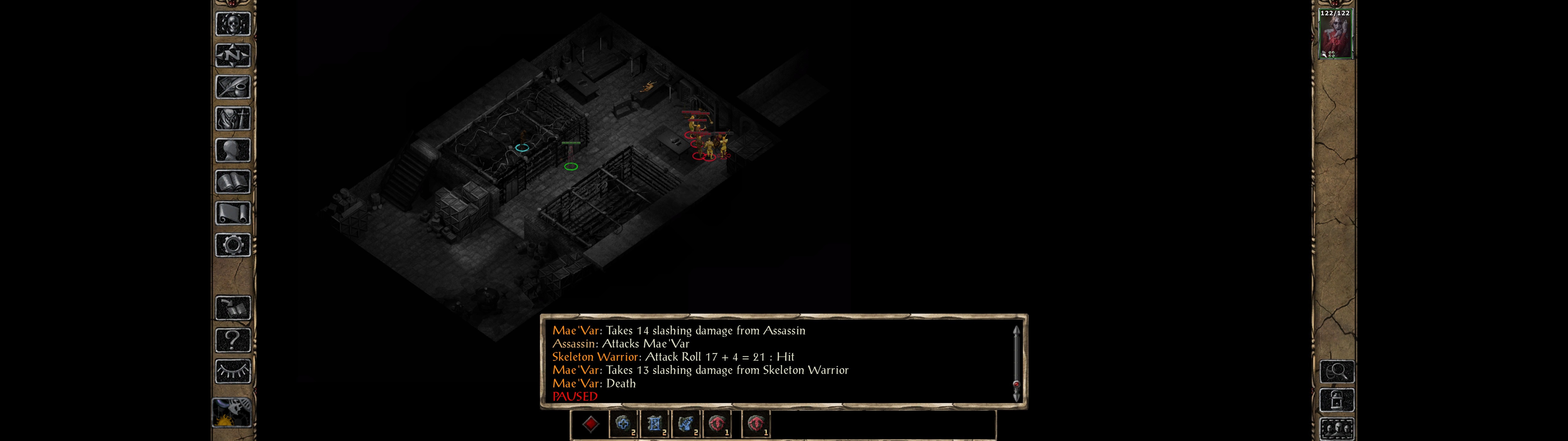Image resolution: width=1568 pixels, height=441 pixels.
Task: Open the options gear button
Action: click(232, 245)
